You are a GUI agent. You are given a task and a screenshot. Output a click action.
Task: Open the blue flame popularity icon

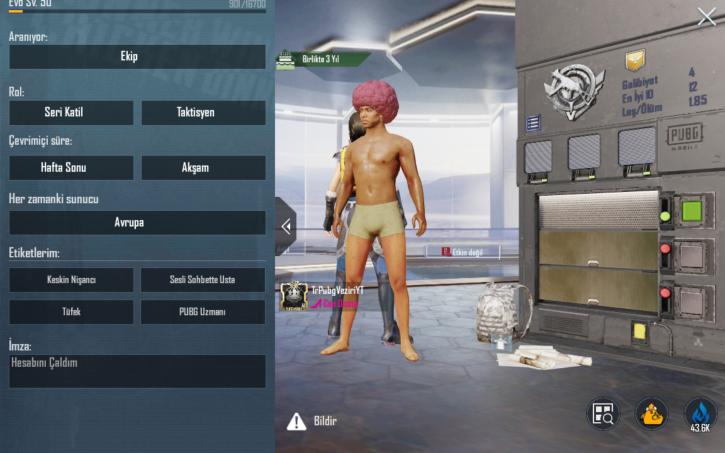click(700, 414)
